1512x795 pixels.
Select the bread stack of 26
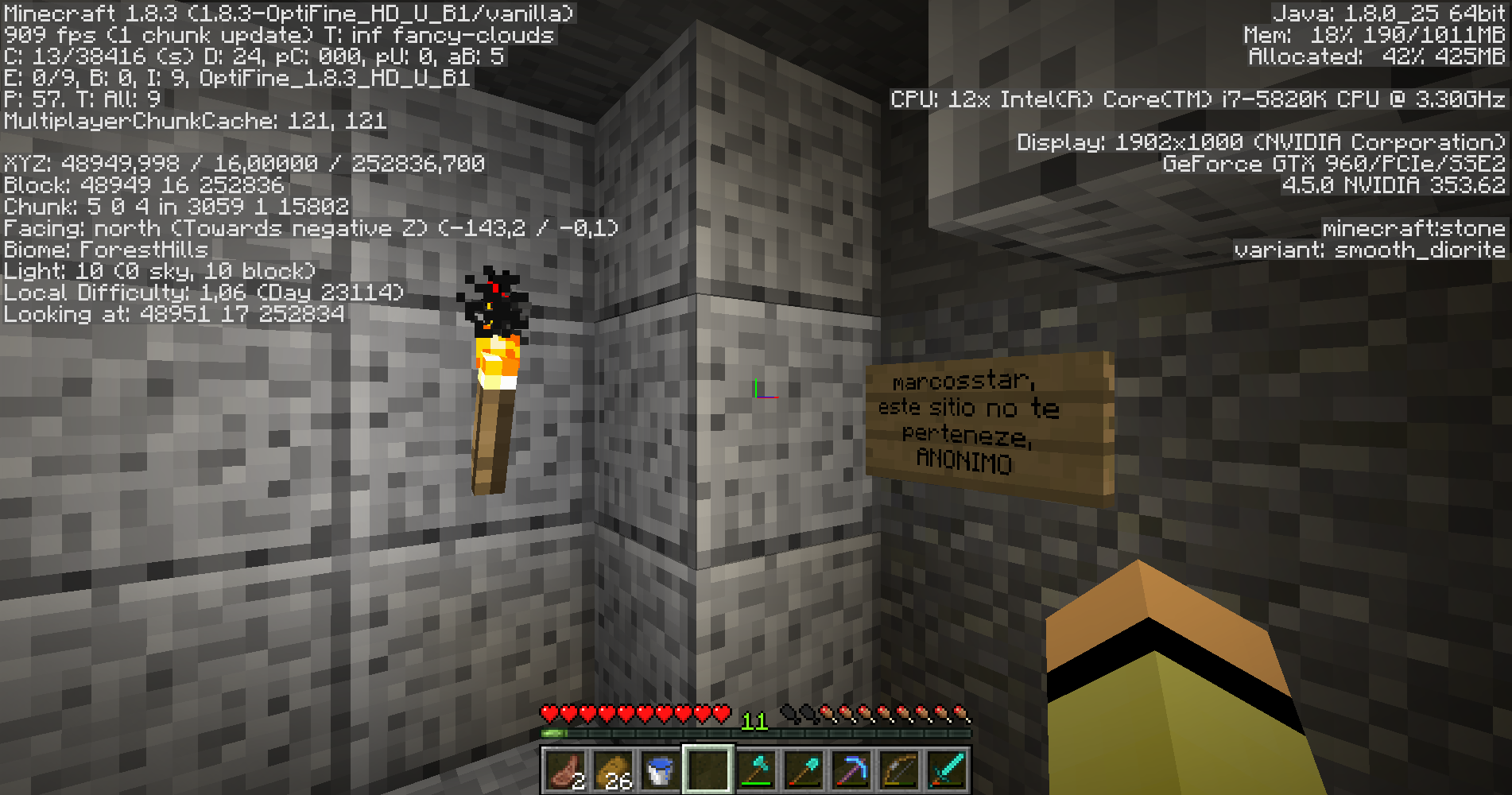pyautogui.click(x=613, y=770)
